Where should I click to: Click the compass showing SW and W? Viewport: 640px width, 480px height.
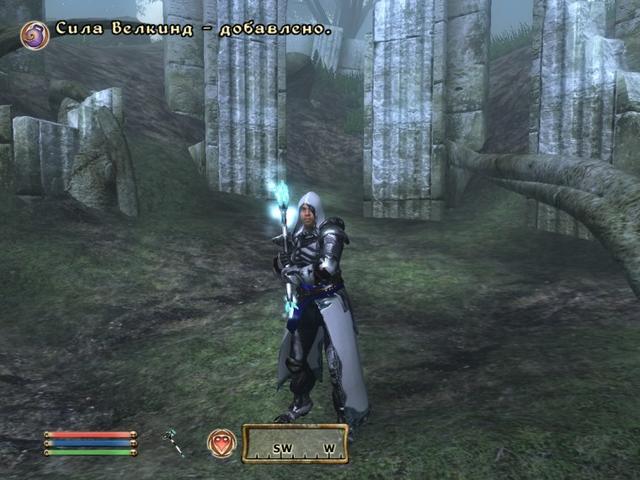click(x=295, y=443)
